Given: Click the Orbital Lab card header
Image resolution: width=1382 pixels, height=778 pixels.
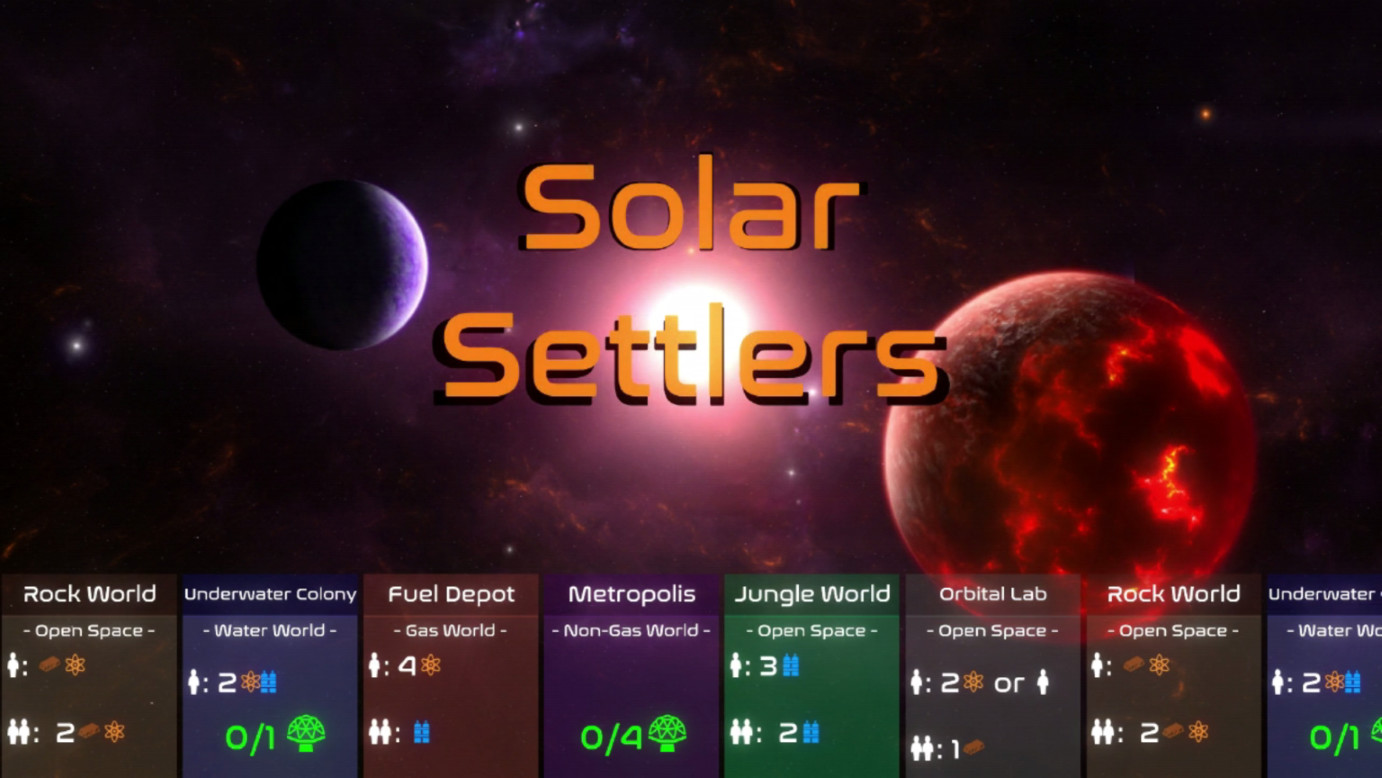Looking at the screenshot, I should pyautogui.click(x=992, y=594).
